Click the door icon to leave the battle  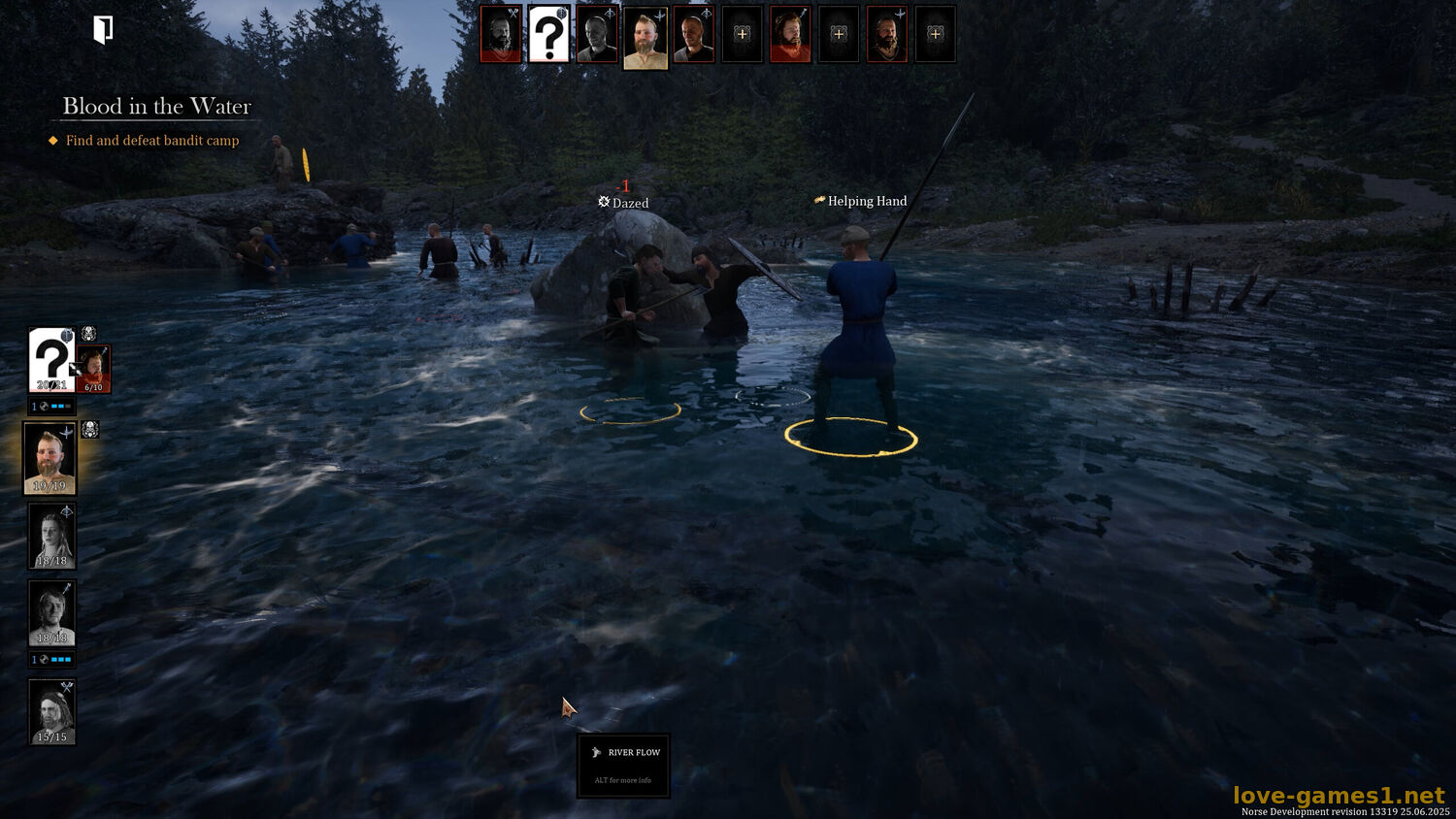(103, 30)
